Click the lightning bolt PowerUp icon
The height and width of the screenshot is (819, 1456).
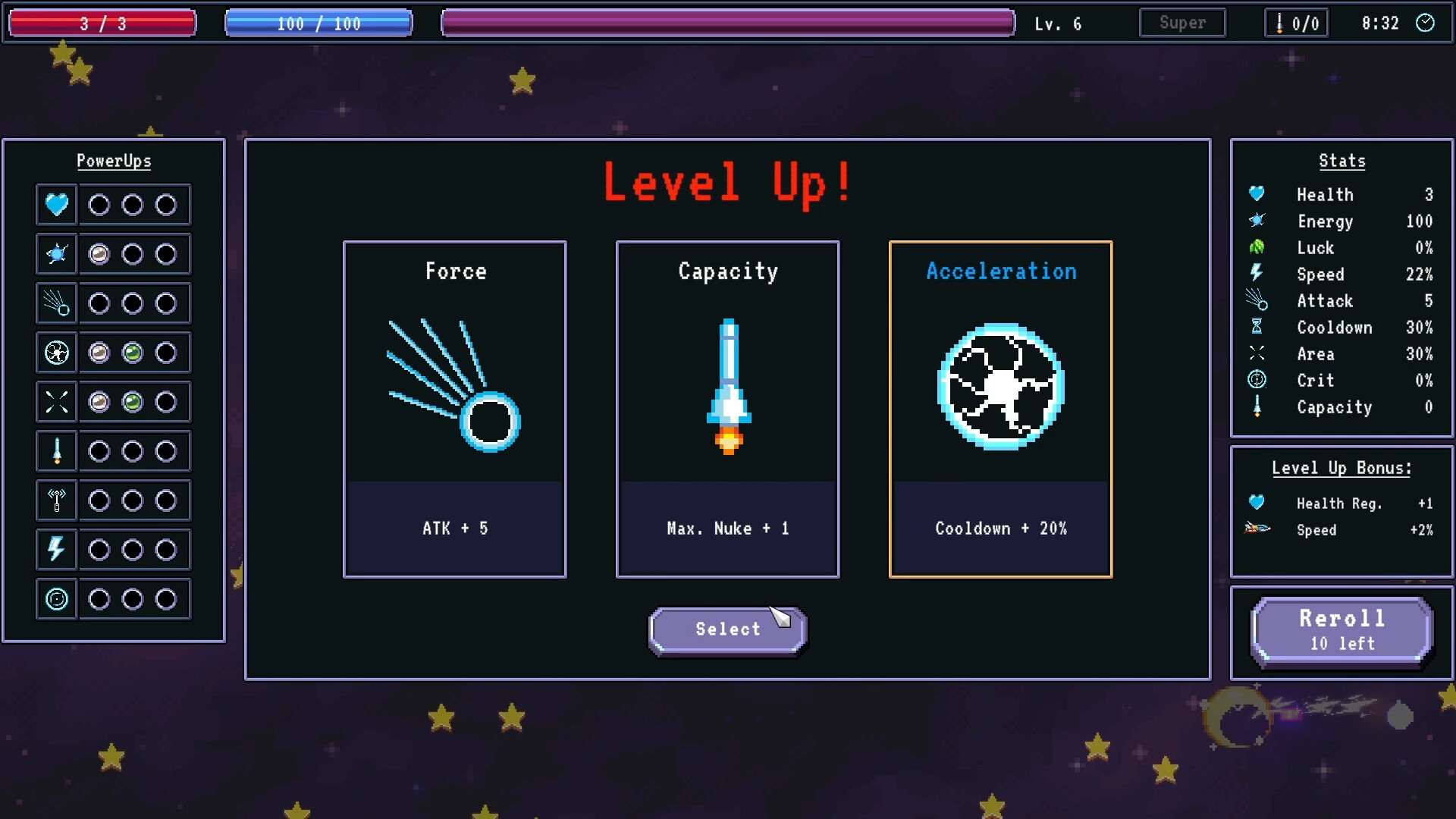click(x=57, y=550)
